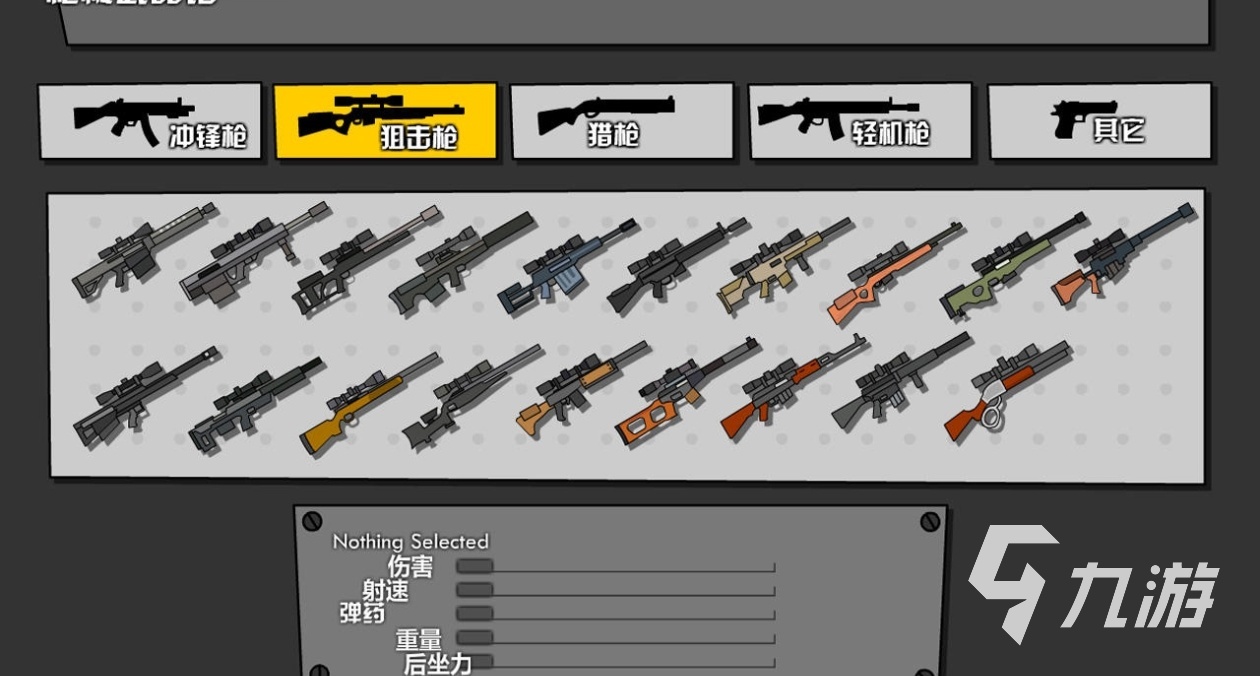This screenshot has height=676, width=1260.
Task: Select the red-brown AK-style scoped rifle
Action: pos(792,387)
